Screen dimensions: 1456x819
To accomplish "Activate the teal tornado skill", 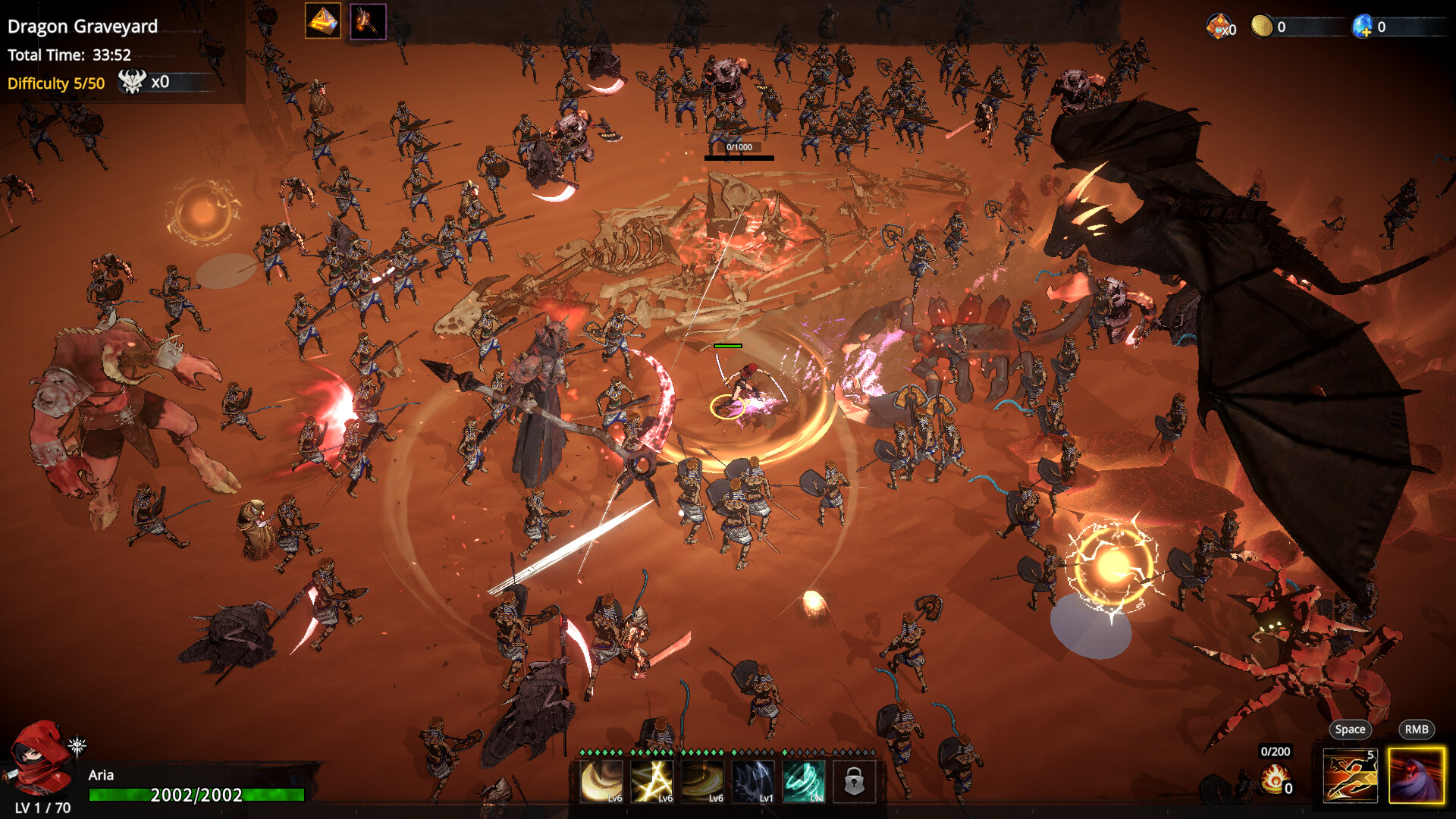I will (x=804, y=781).
